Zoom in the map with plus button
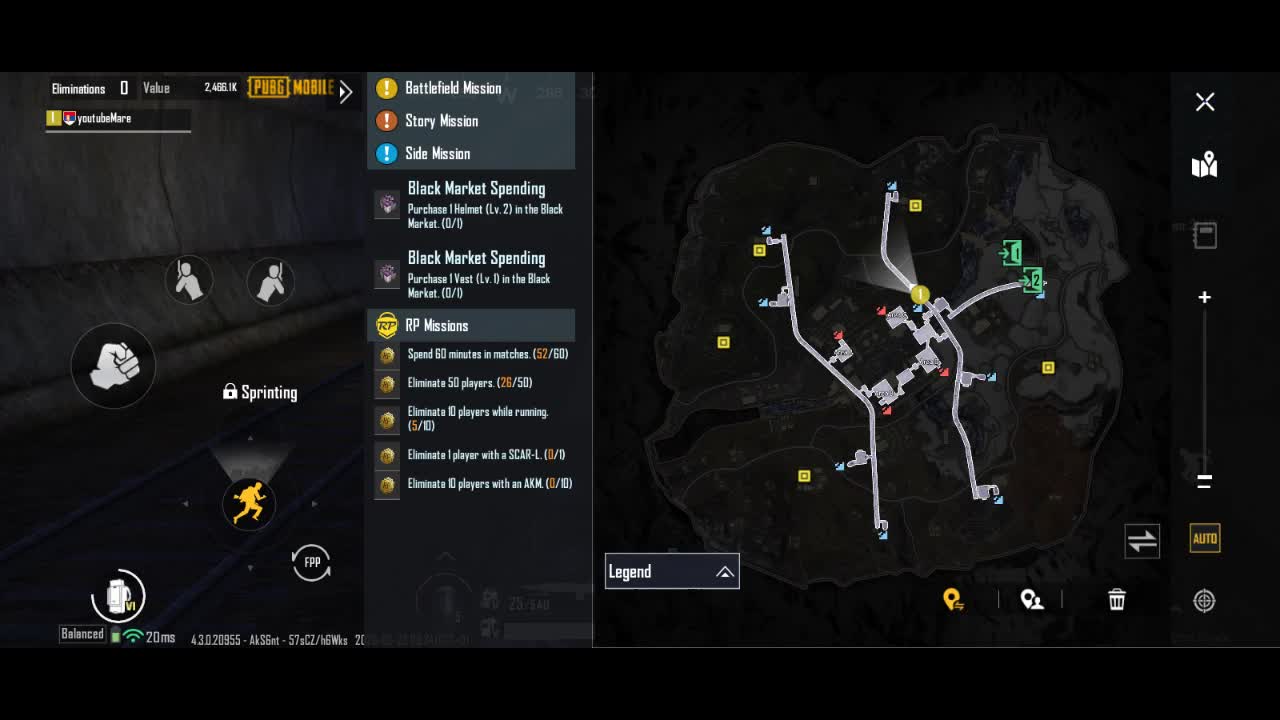 pyautogui.click(x=1205, y=297)
